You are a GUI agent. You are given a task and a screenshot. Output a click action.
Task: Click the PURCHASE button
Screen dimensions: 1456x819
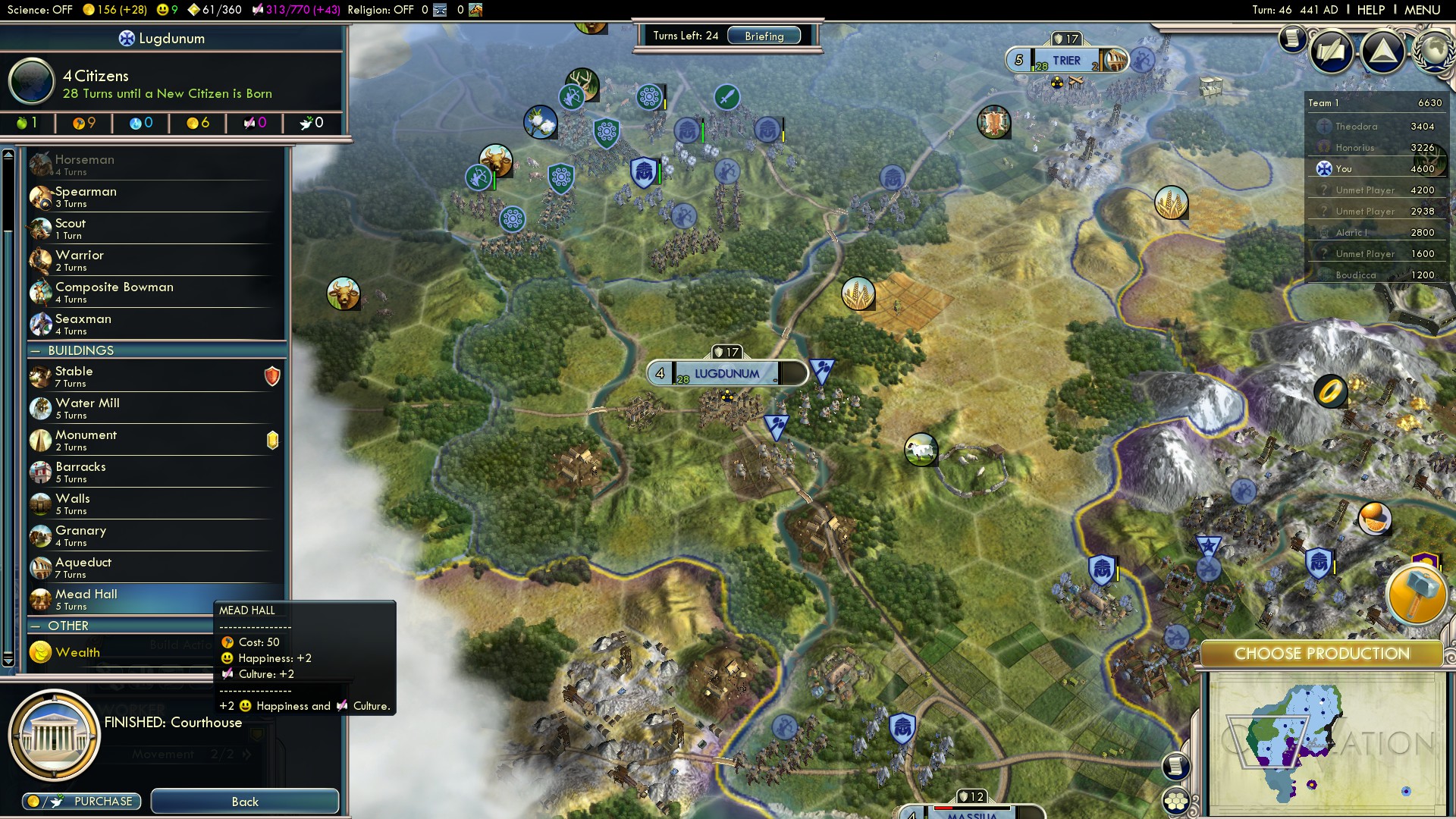pos(81,802)
